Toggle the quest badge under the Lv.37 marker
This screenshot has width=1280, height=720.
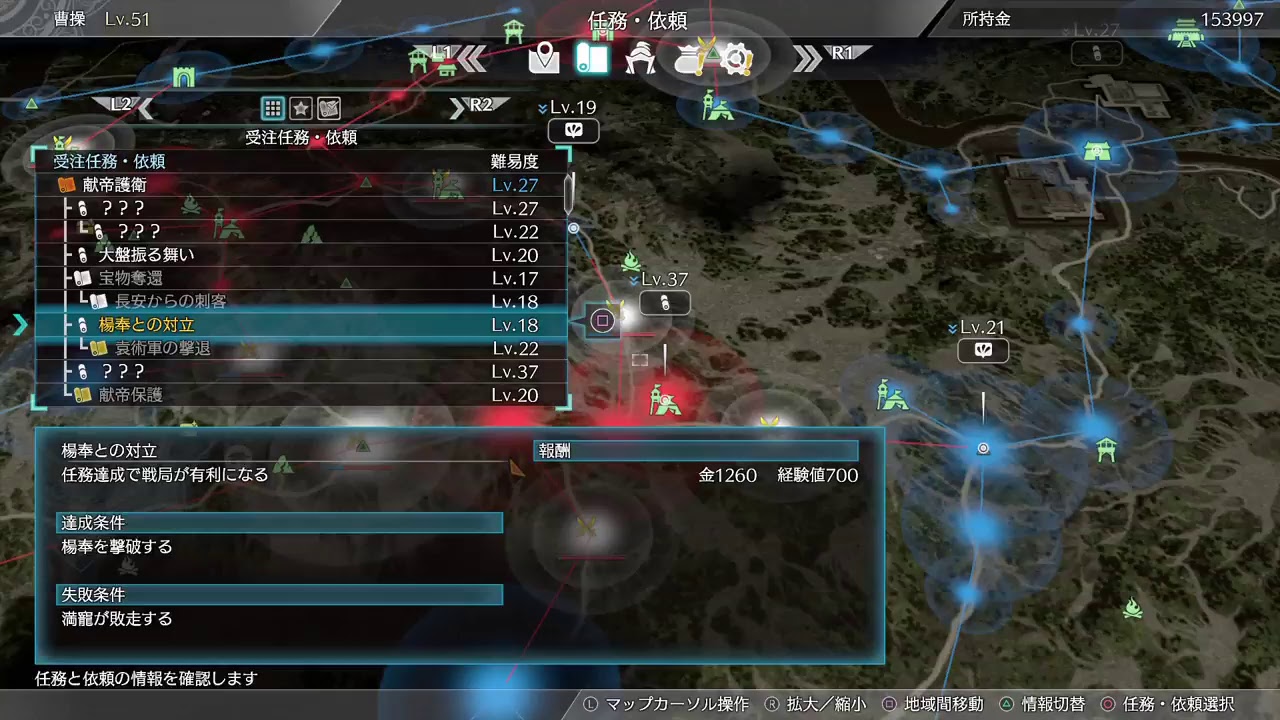pyautogui.click(x=665, y=303)
